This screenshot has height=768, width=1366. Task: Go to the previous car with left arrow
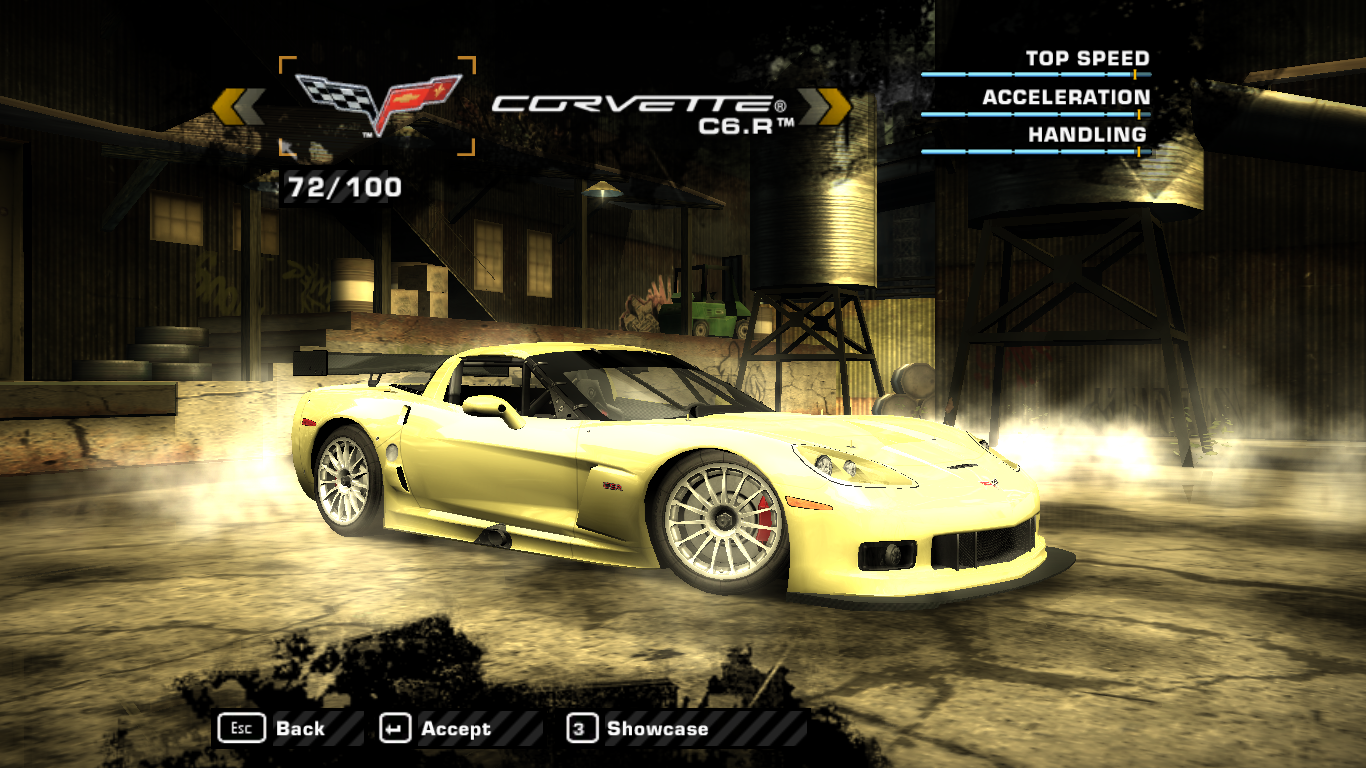(x=238, y=106)
